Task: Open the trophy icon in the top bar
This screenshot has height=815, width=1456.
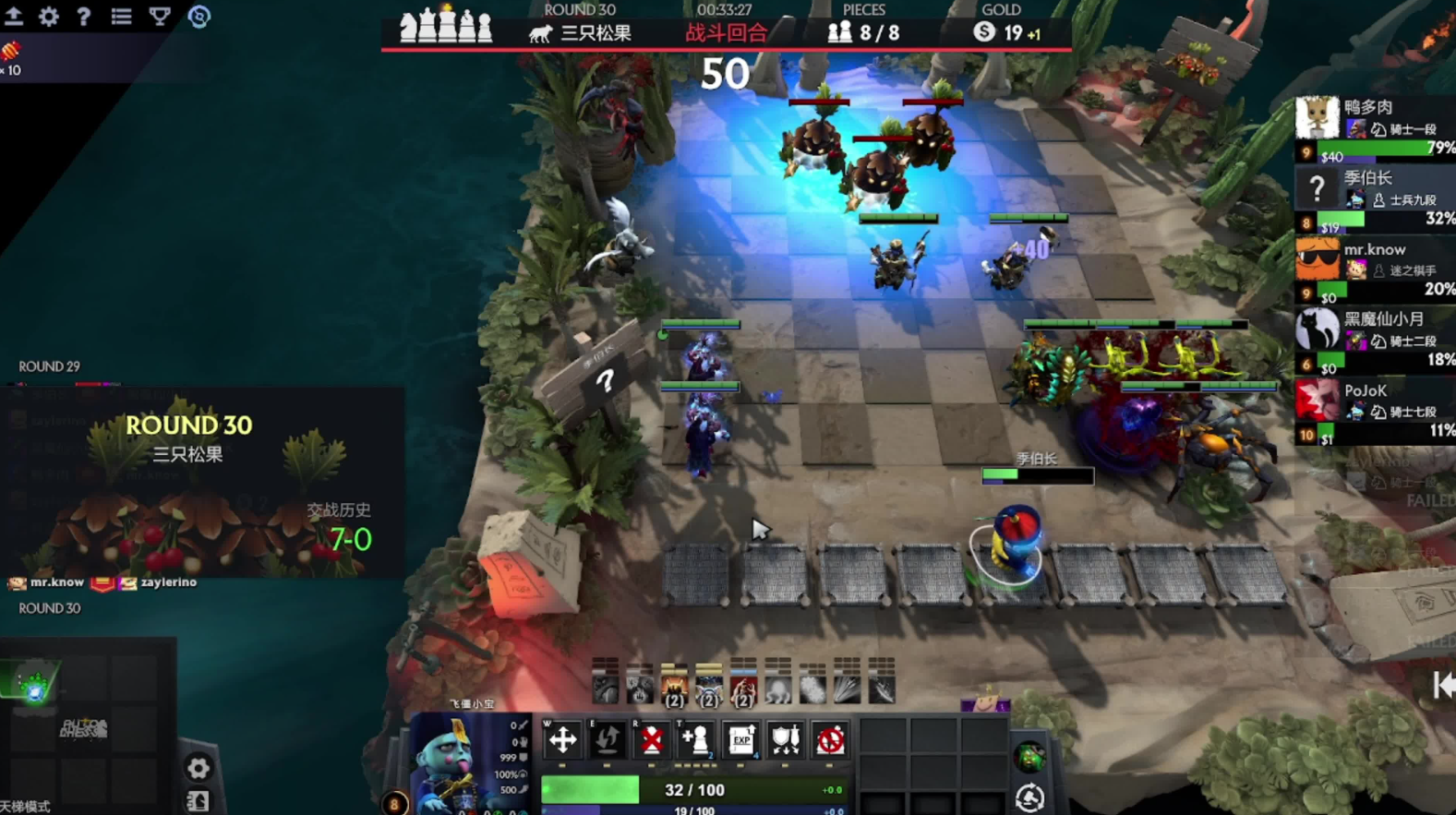Action: tap(160, 16)
